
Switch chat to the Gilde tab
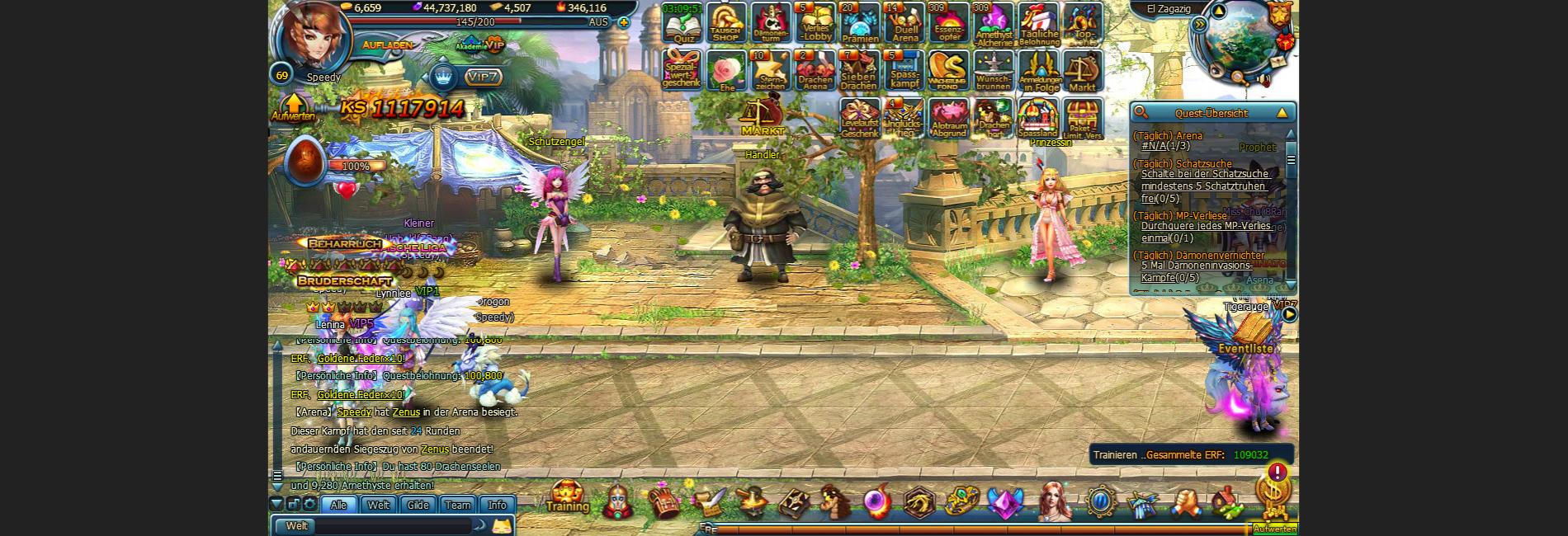418,505
